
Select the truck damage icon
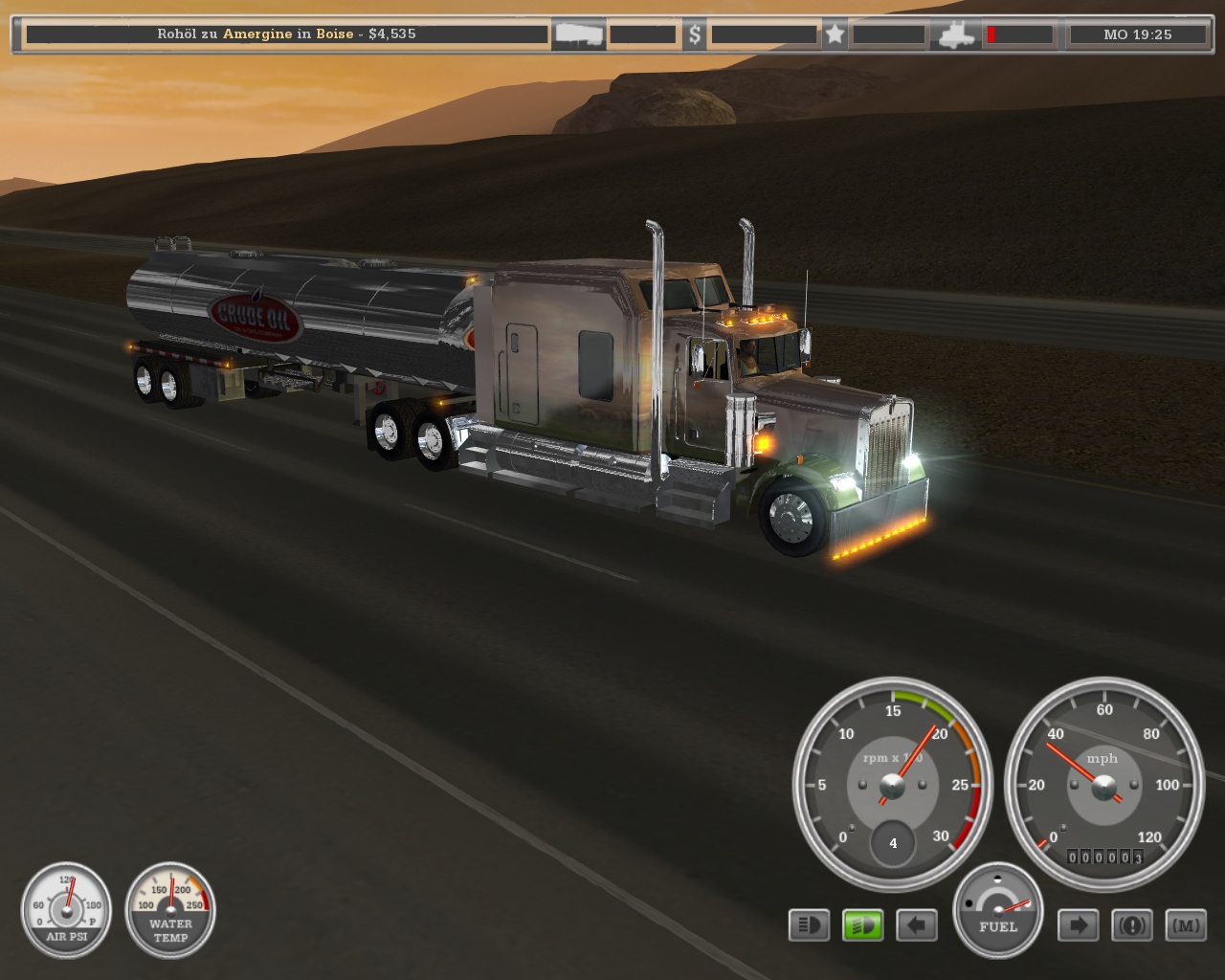tap(955, 34)
